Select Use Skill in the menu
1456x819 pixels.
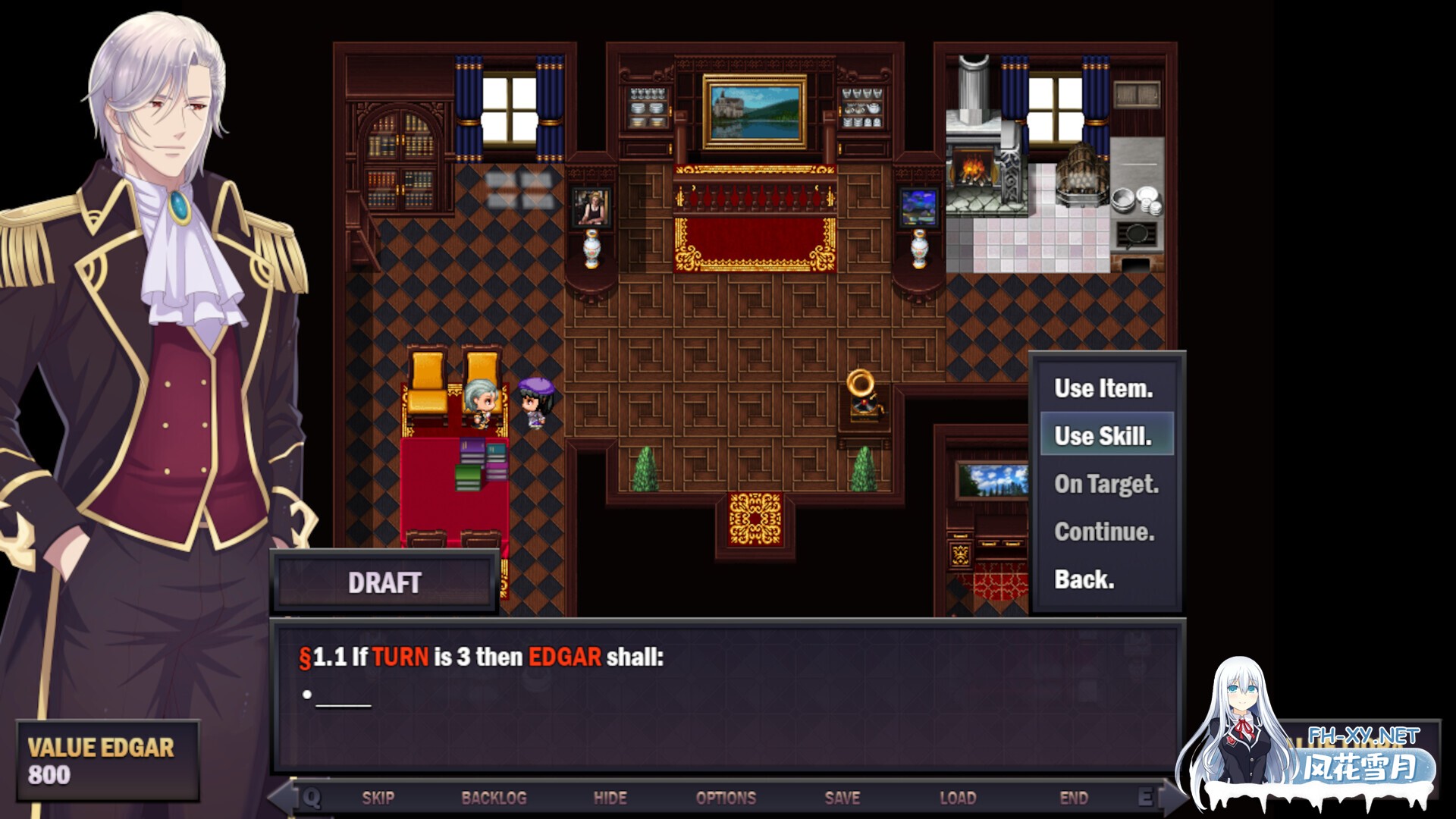(x=1103, y=435)
